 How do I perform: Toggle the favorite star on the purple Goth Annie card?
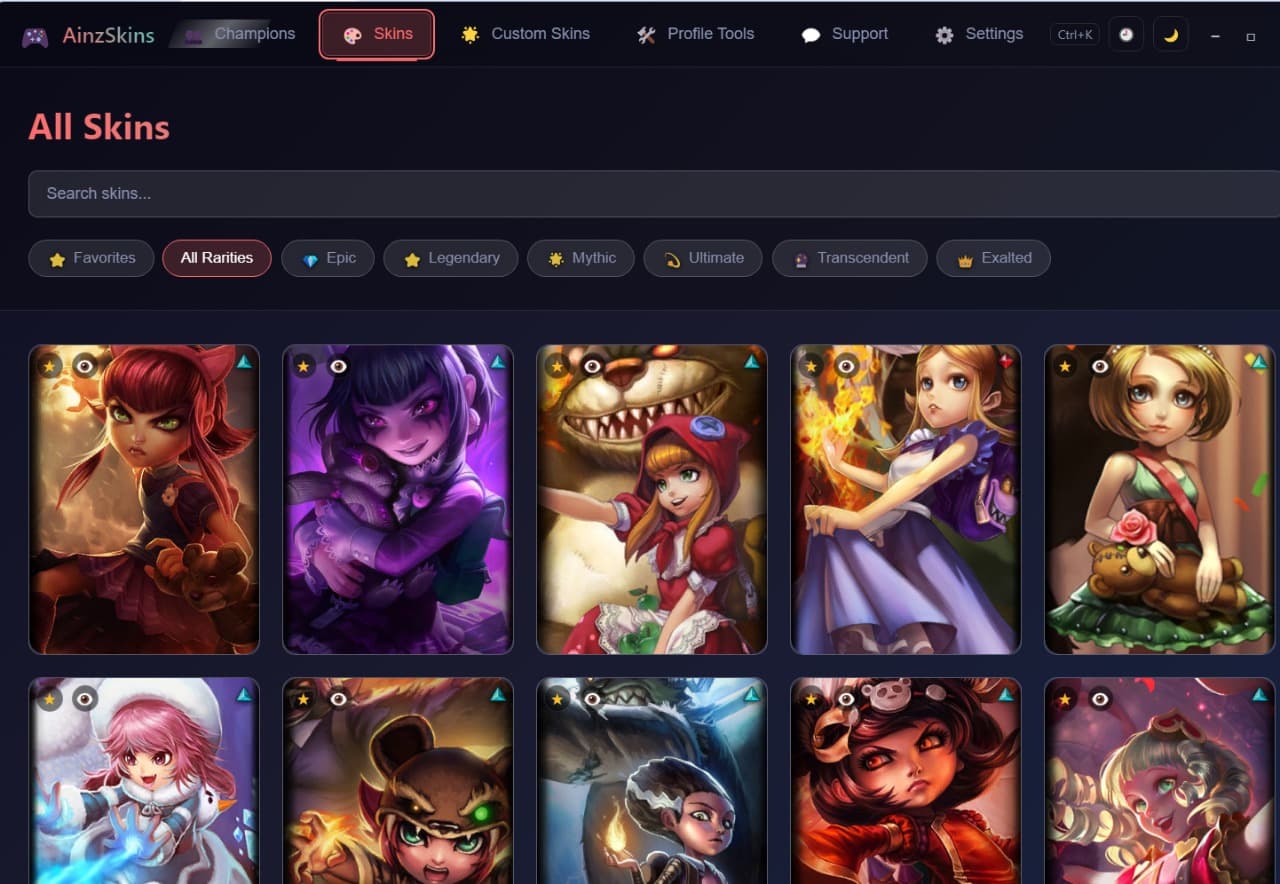coord(303,366)
